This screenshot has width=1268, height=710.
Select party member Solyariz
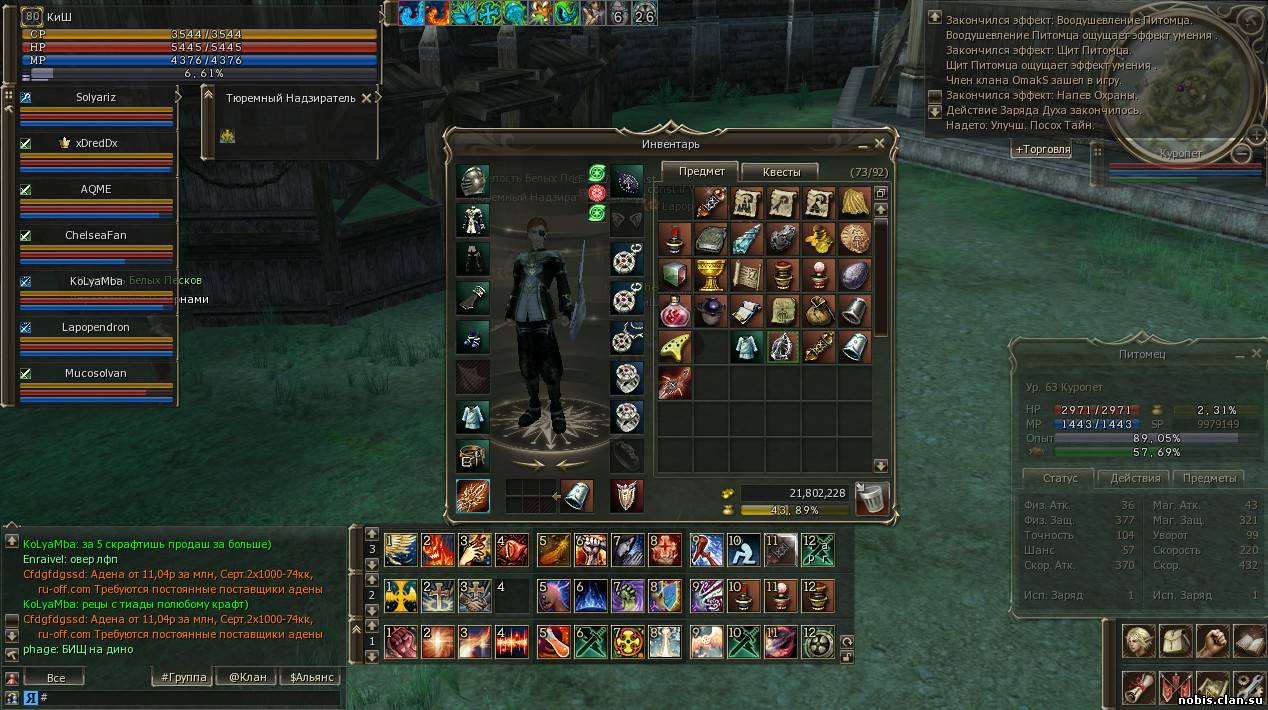click(x=96, y=98)
